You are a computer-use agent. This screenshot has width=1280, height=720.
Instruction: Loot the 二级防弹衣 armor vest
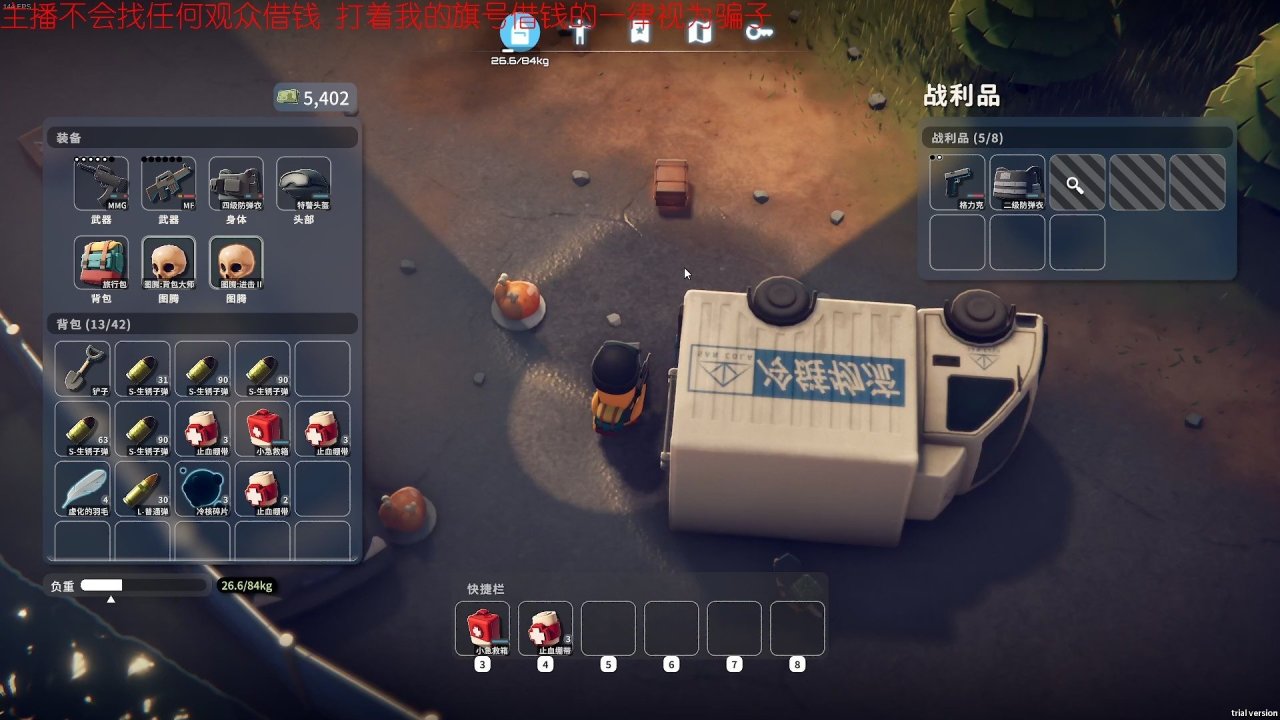[x=1017, y=182]
